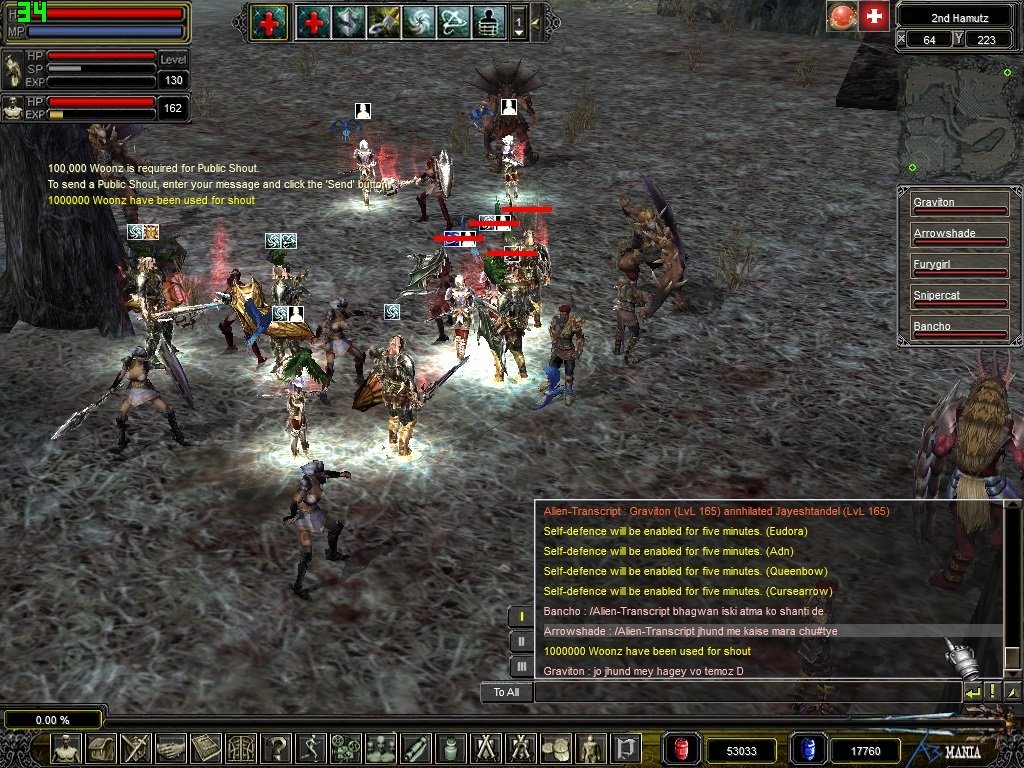
Task: Activate the shield skill in the skill bar
Action: [349, 22]
